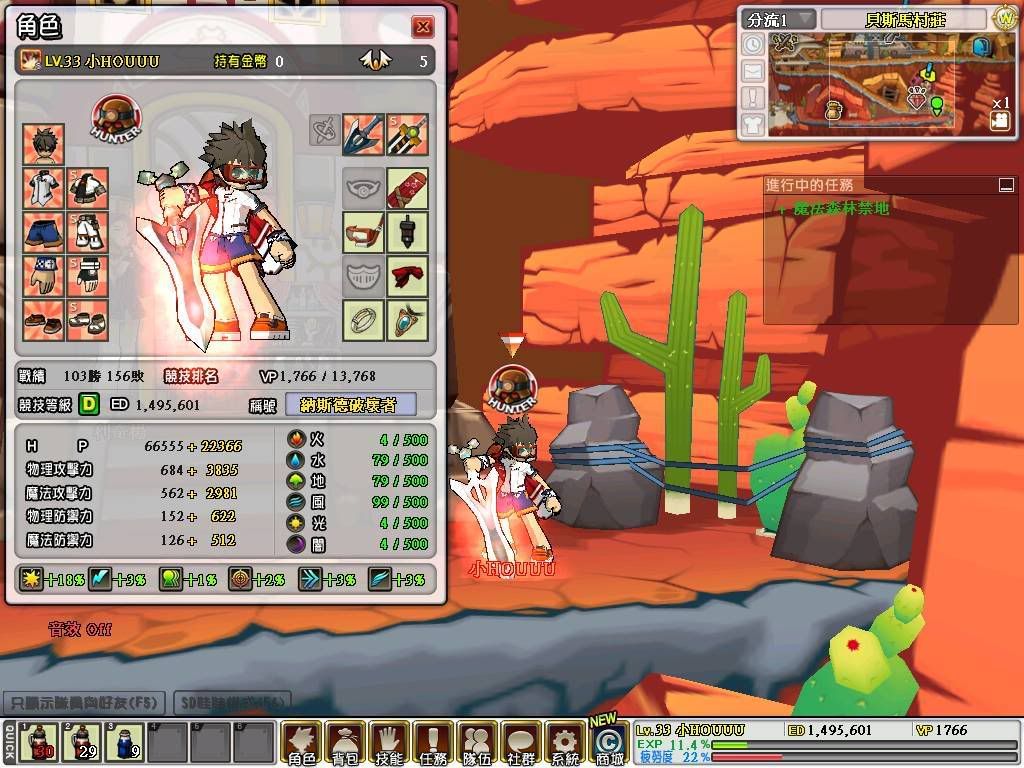Open the 社群 community menu
Image resolution: width=1024 pixels, height=768 pixels.
click(521, 743)
